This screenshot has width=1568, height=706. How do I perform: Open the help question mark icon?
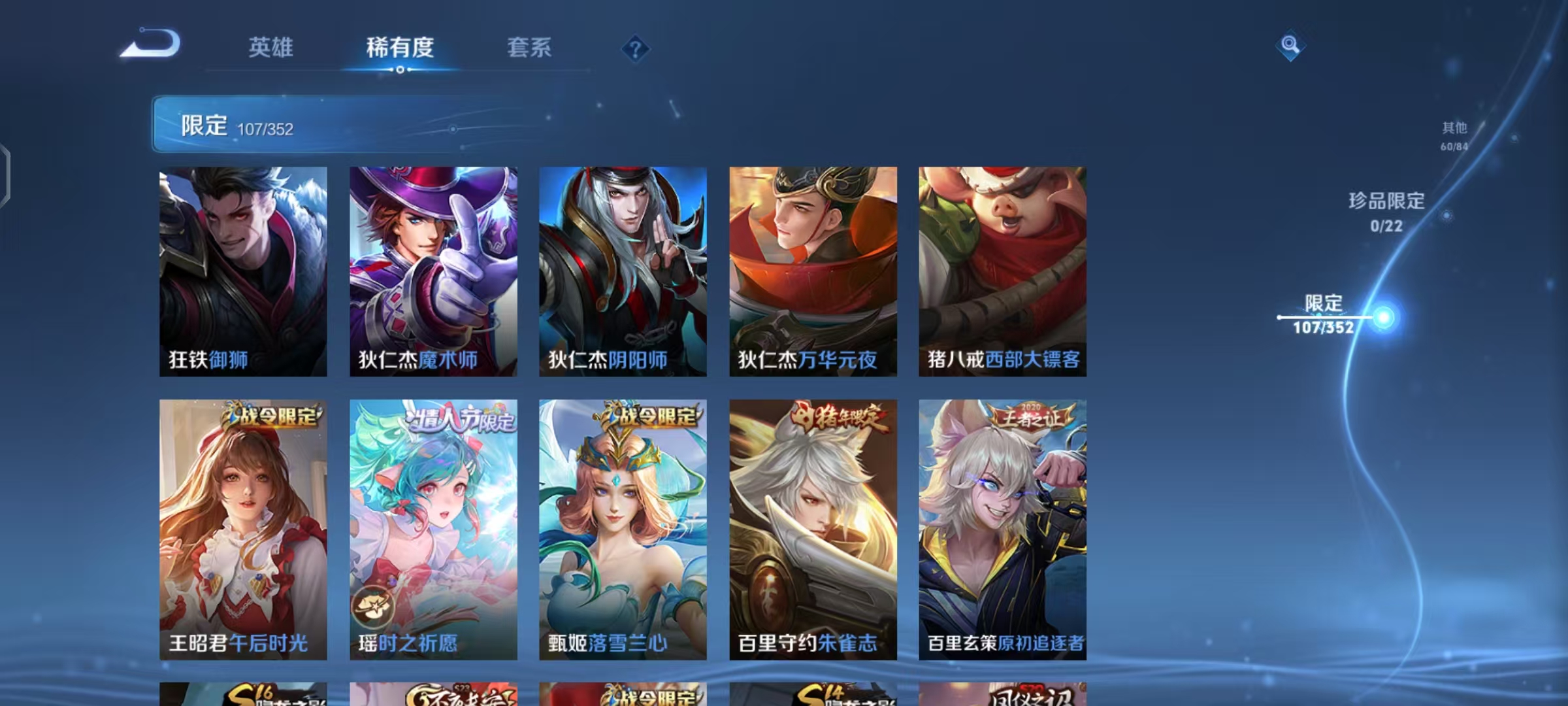pyautogui.click(x=635, y=48)
